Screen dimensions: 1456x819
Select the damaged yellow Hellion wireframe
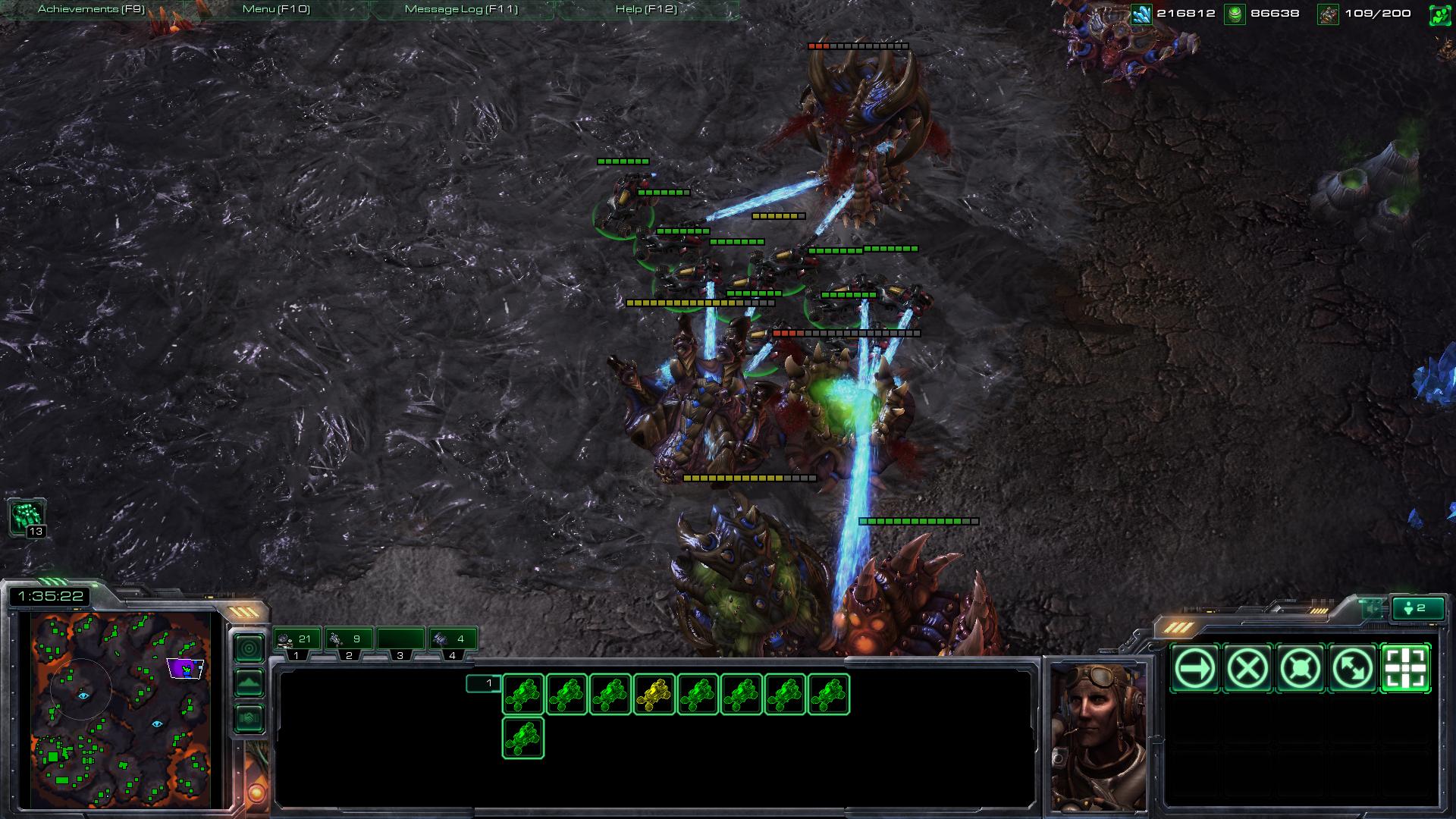coord(654,692)
